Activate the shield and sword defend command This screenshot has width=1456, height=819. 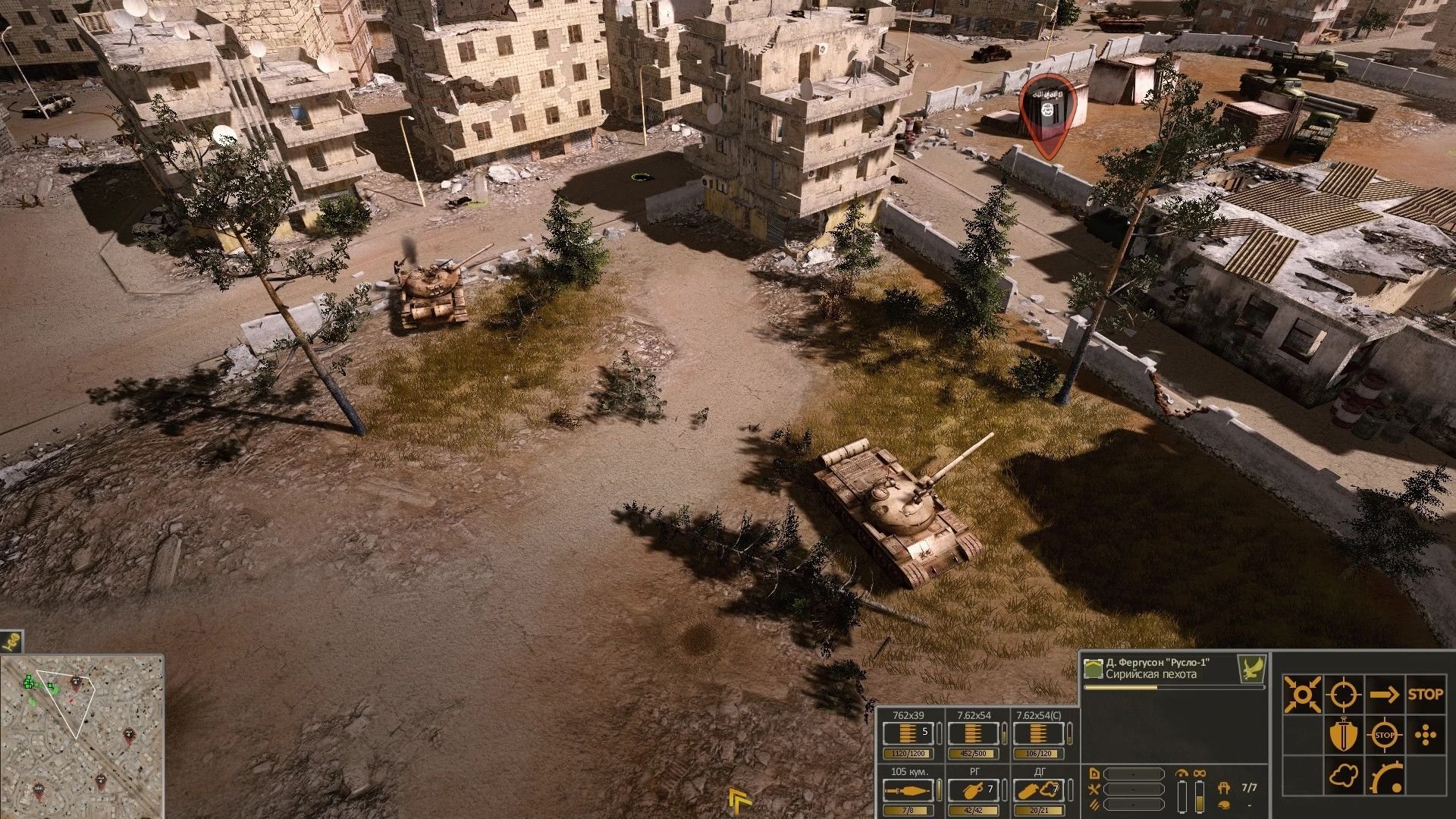(x=1343, y=736)
